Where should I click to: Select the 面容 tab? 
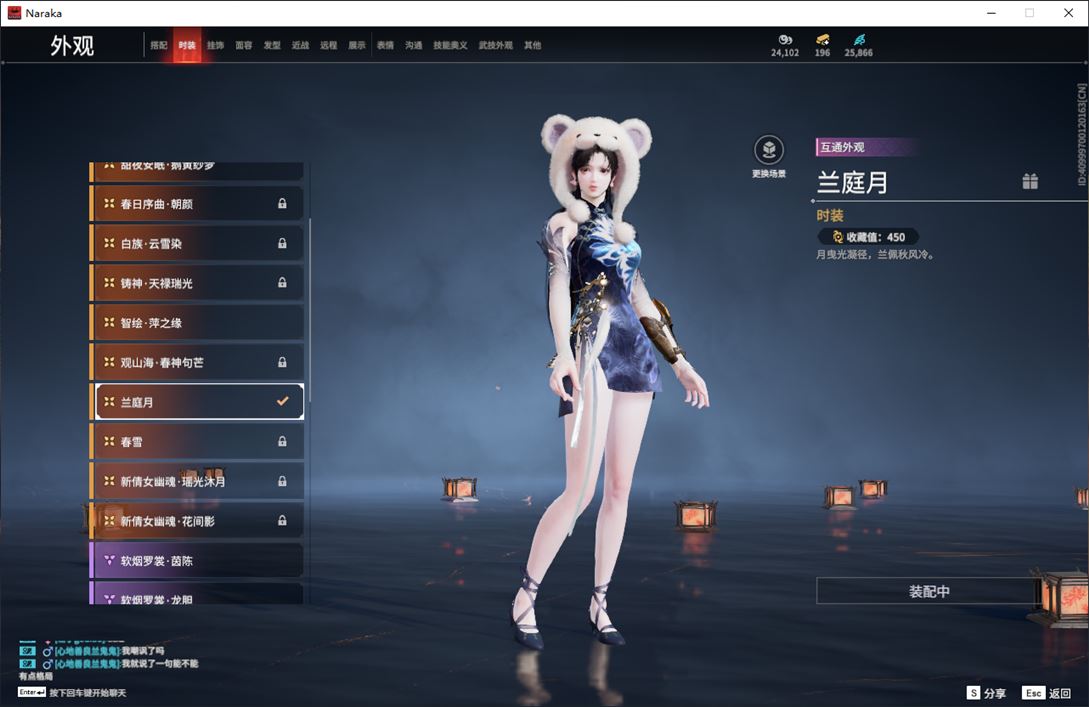[244, 46]
